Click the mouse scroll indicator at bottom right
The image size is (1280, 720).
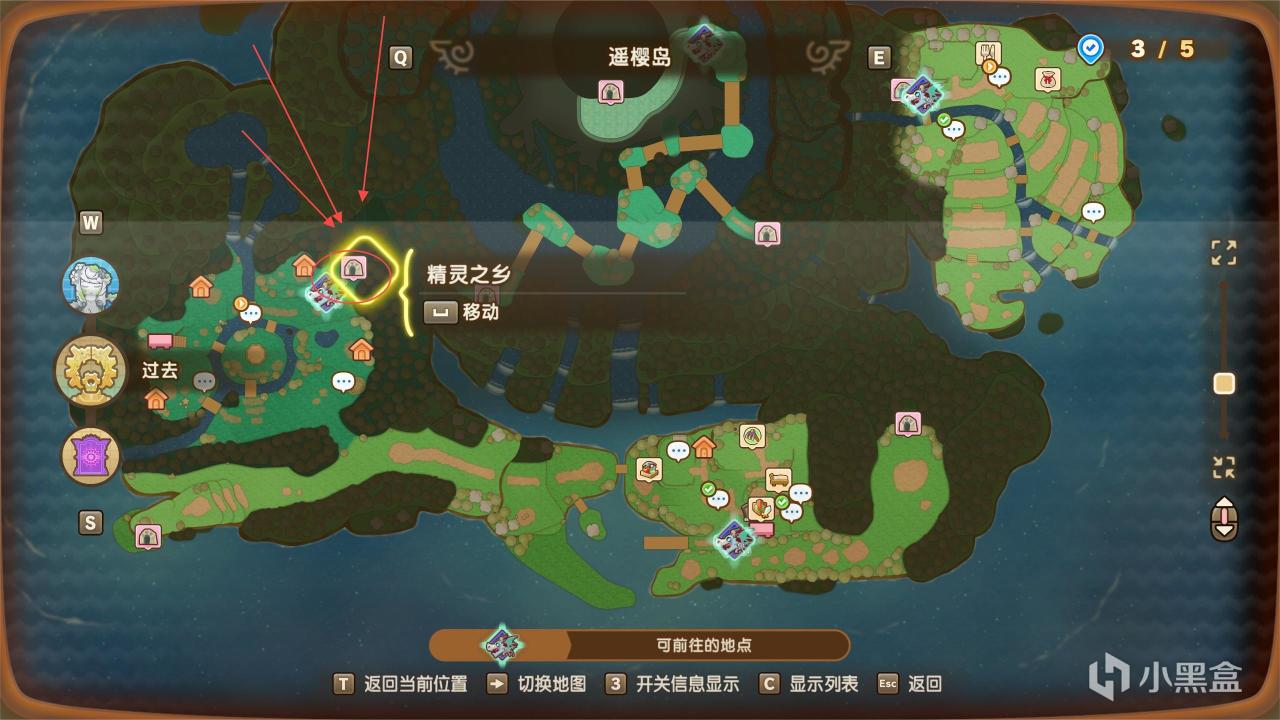1223,520
